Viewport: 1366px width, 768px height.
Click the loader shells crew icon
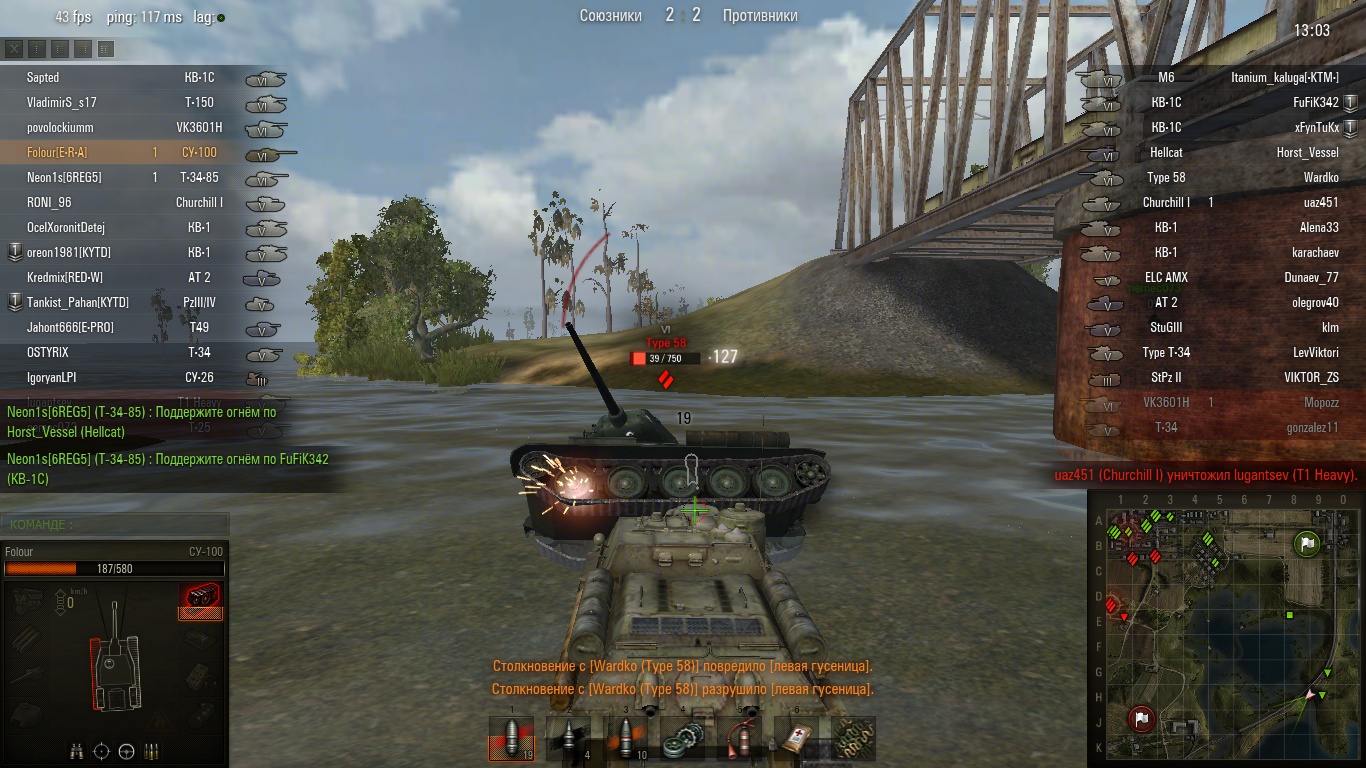(151, 751)
